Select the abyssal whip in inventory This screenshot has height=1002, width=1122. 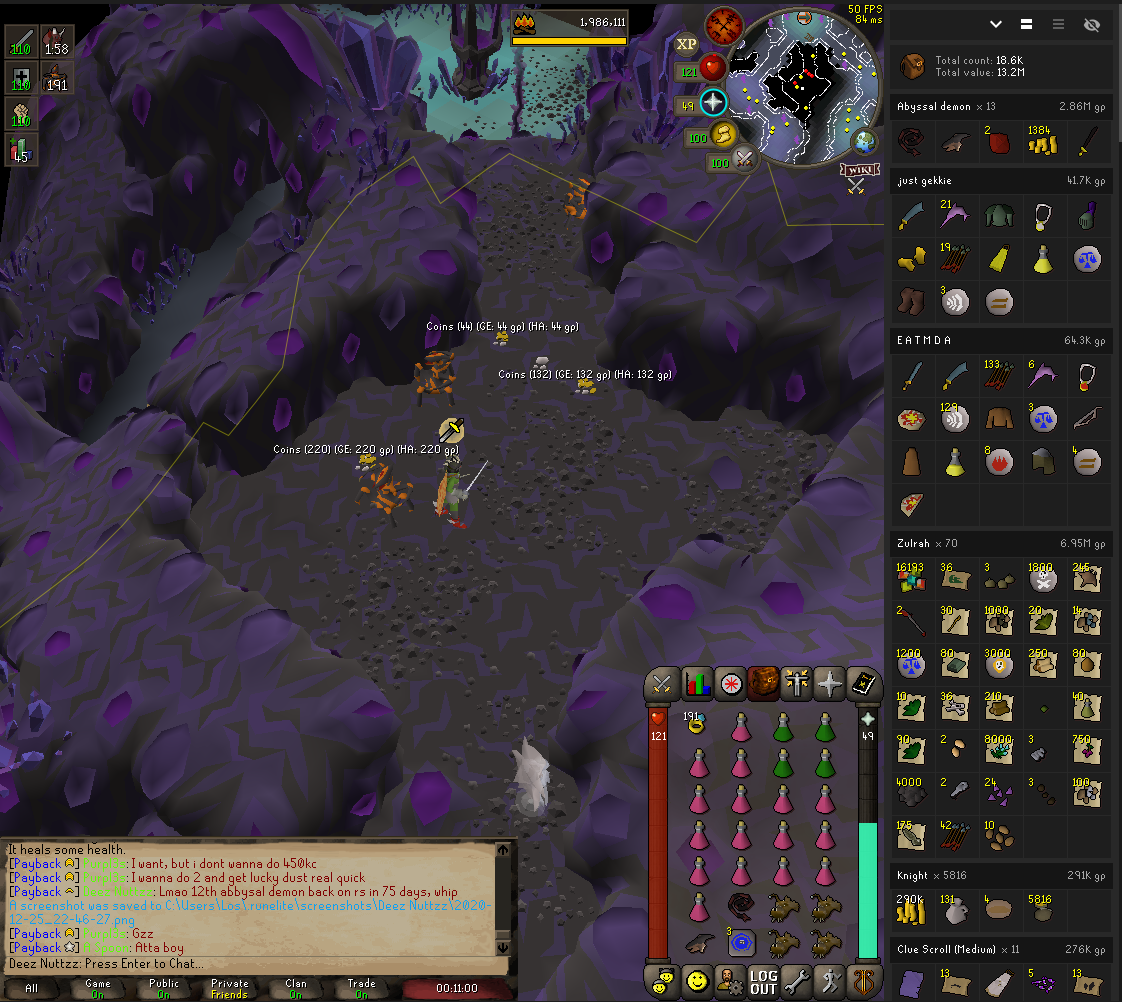[x=741, y=908]
